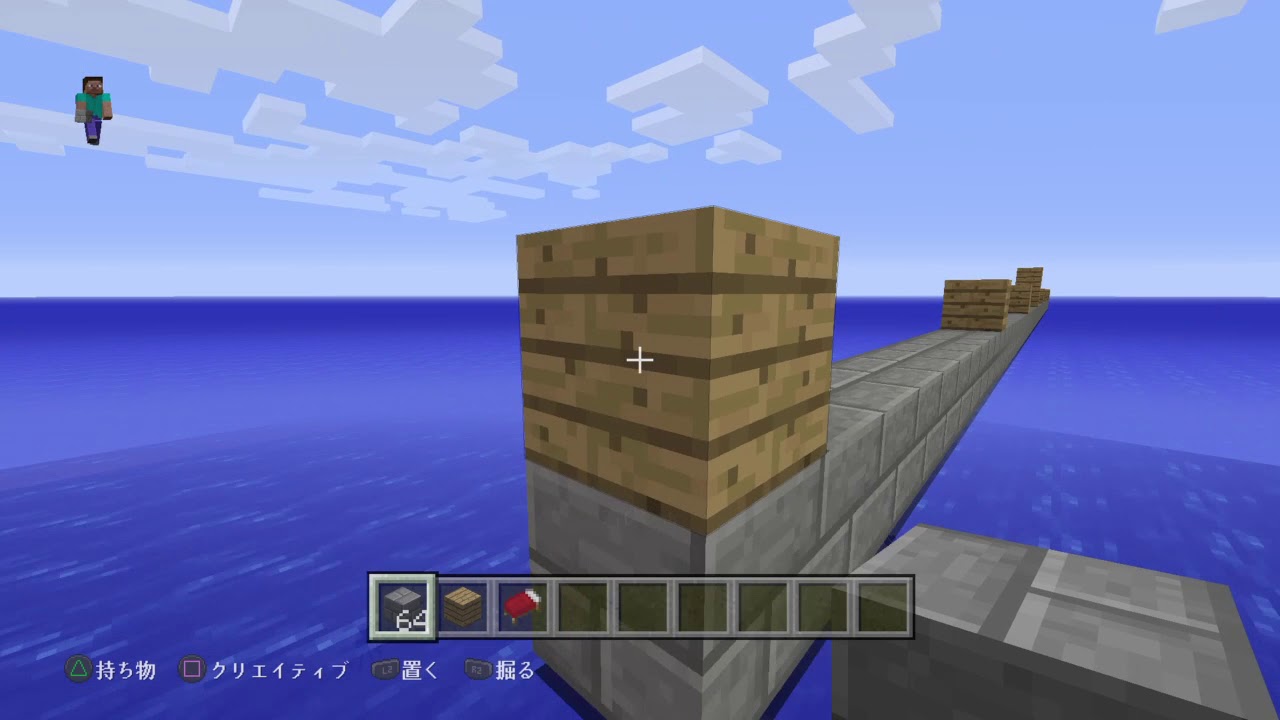Click the crosshair at screen center
This screenshot has width=1280, height=720.
click(639, 359)
